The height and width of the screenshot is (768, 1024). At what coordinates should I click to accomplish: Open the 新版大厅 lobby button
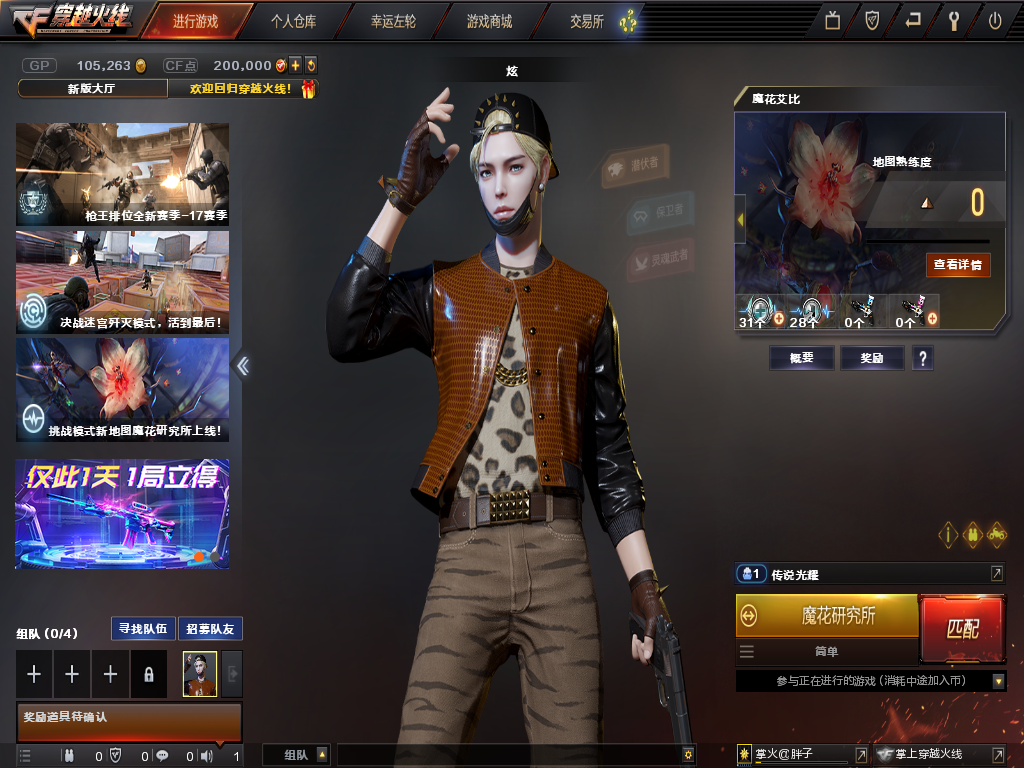(x=92, y=88)
